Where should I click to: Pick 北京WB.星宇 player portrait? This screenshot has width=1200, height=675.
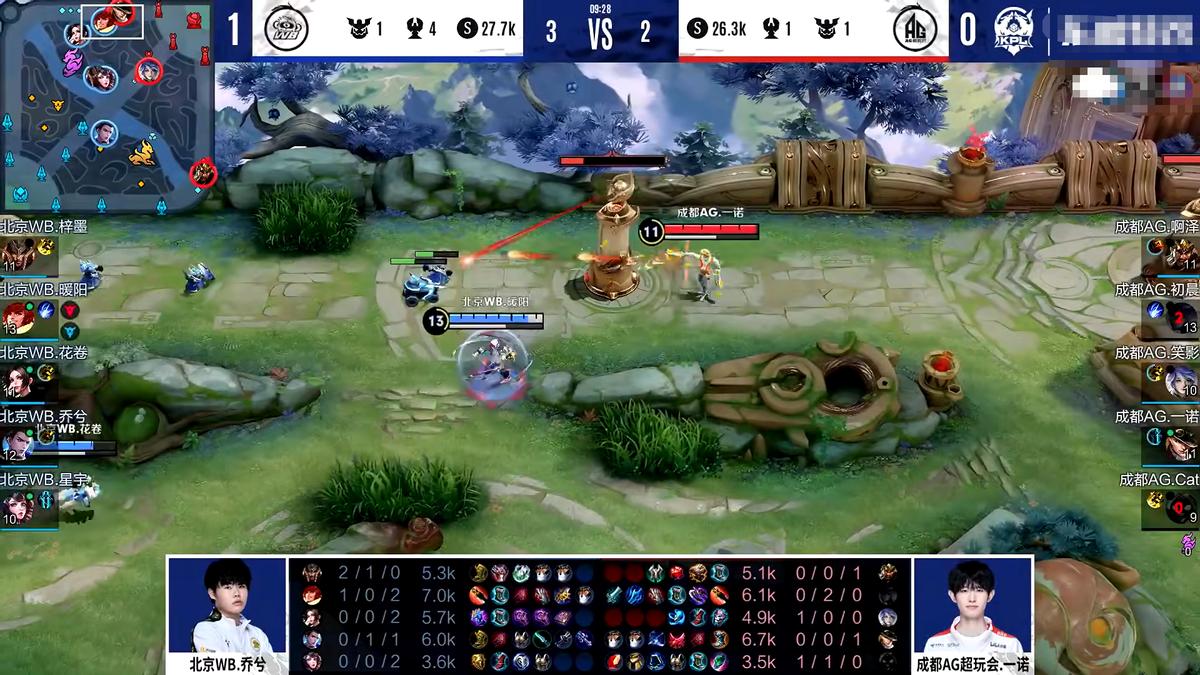click(x=18, y=507)
